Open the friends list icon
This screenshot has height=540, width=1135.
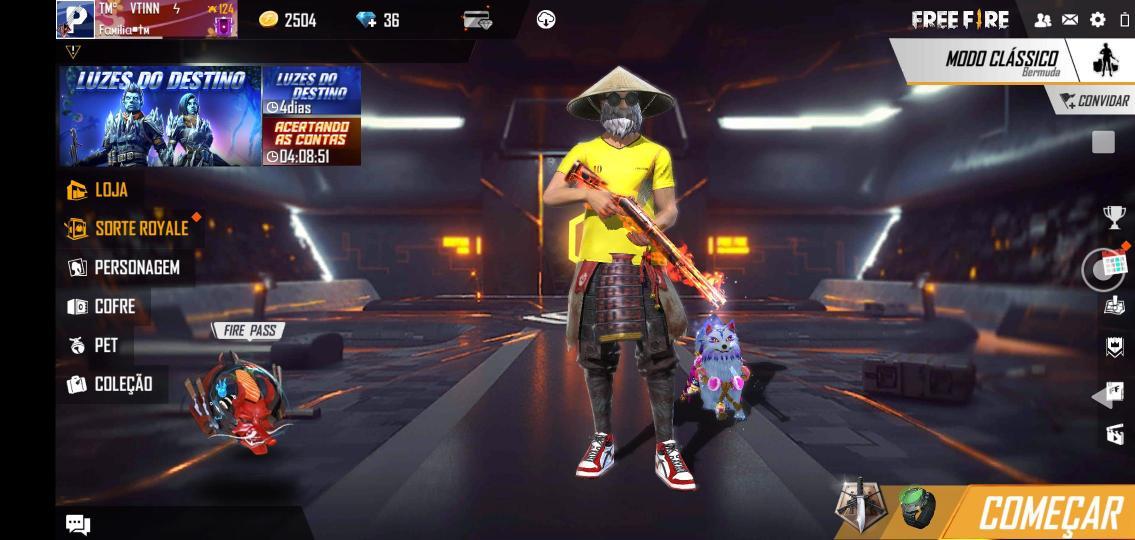[1043, 20]
